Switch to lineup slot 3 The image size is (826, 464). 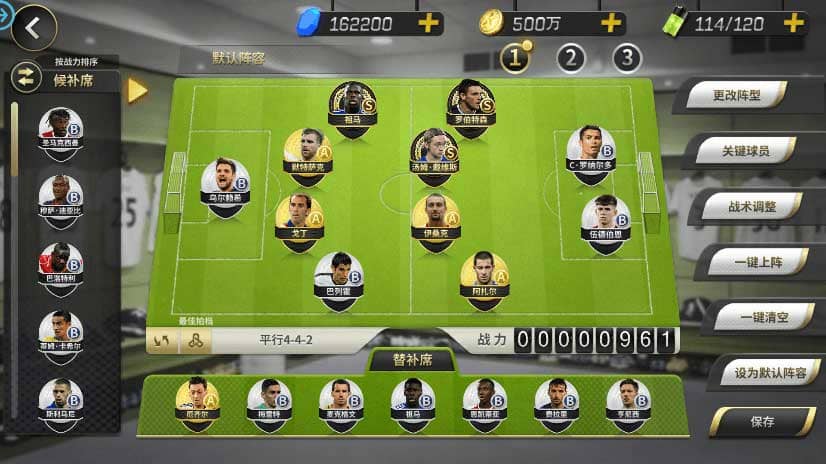click(627, 58)
